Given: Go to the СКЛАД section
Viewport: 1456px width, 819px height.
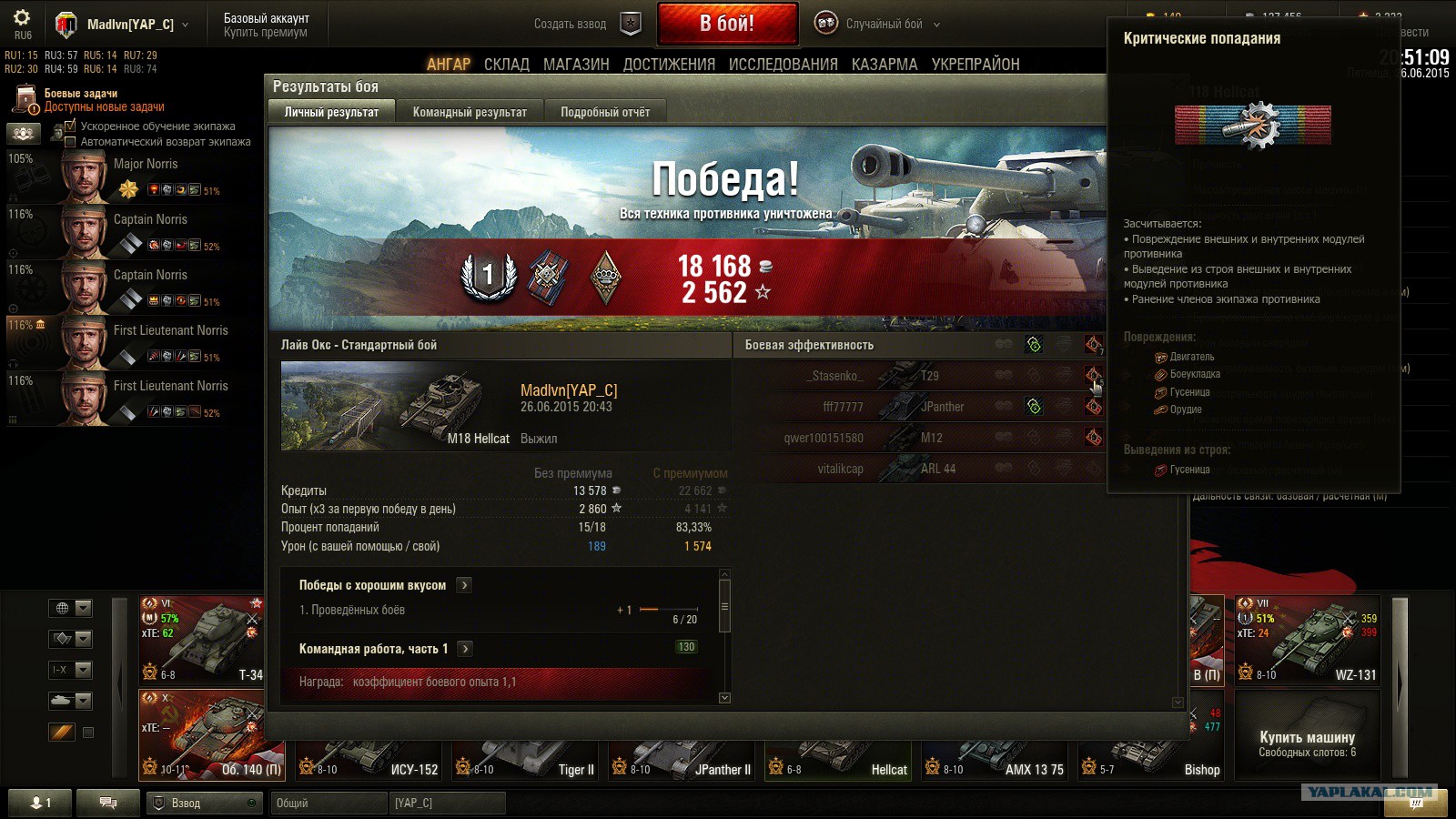Looking at the screenshot, I should 507,65.
